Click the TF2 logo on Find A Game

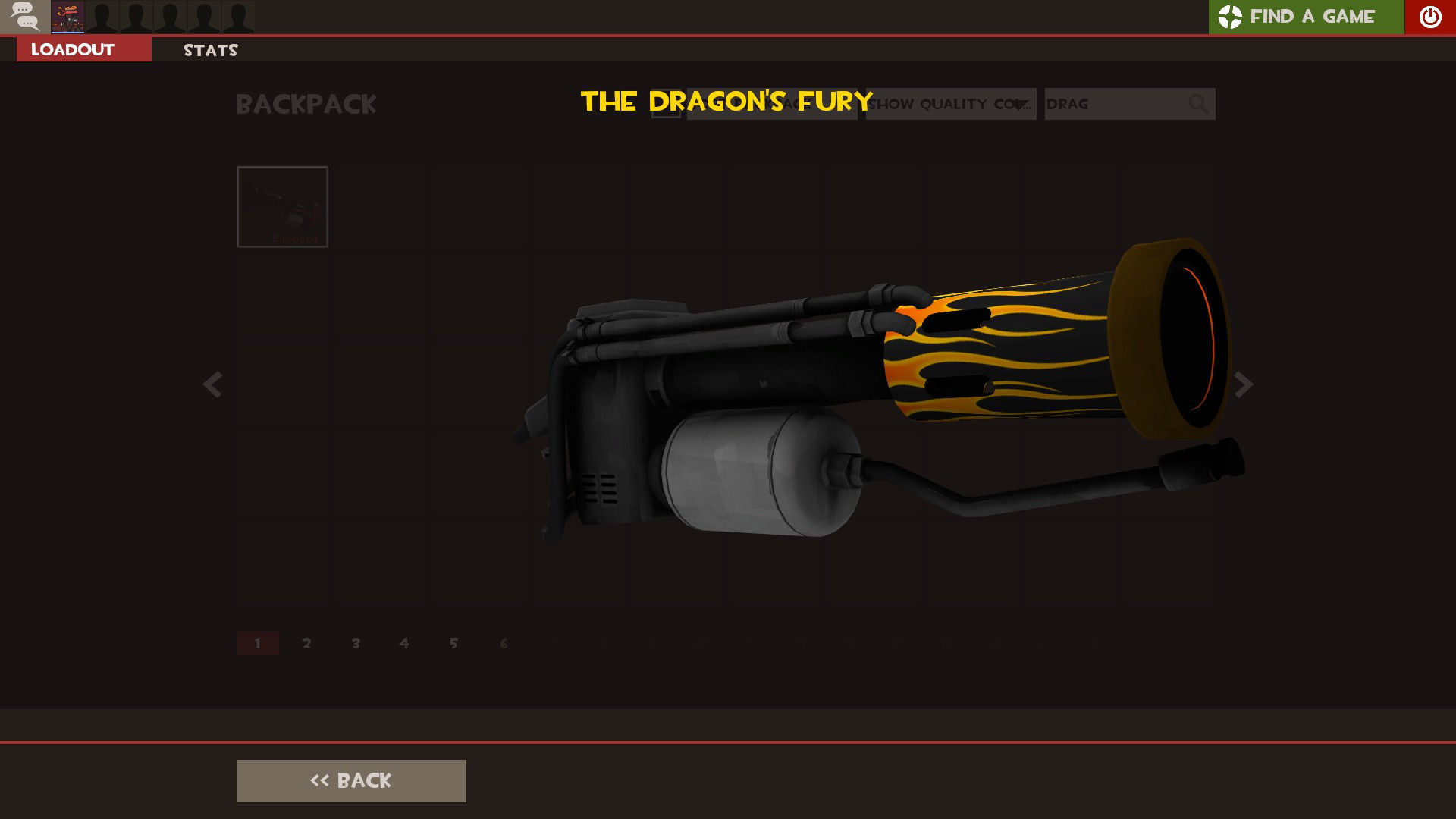point(1230,17)
